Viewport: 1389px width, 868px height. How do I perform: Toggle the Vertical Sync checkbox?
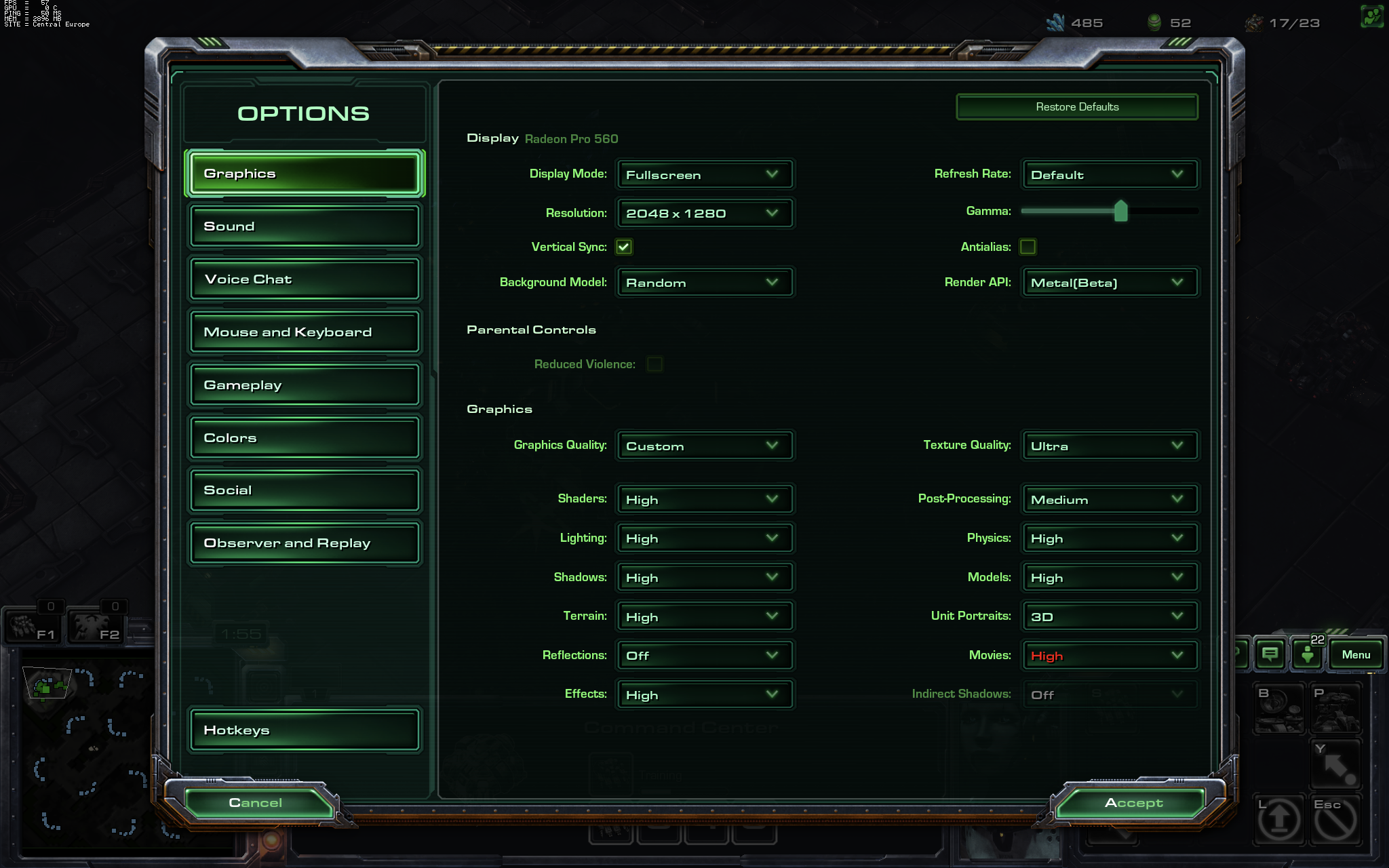tap(624, 247)
